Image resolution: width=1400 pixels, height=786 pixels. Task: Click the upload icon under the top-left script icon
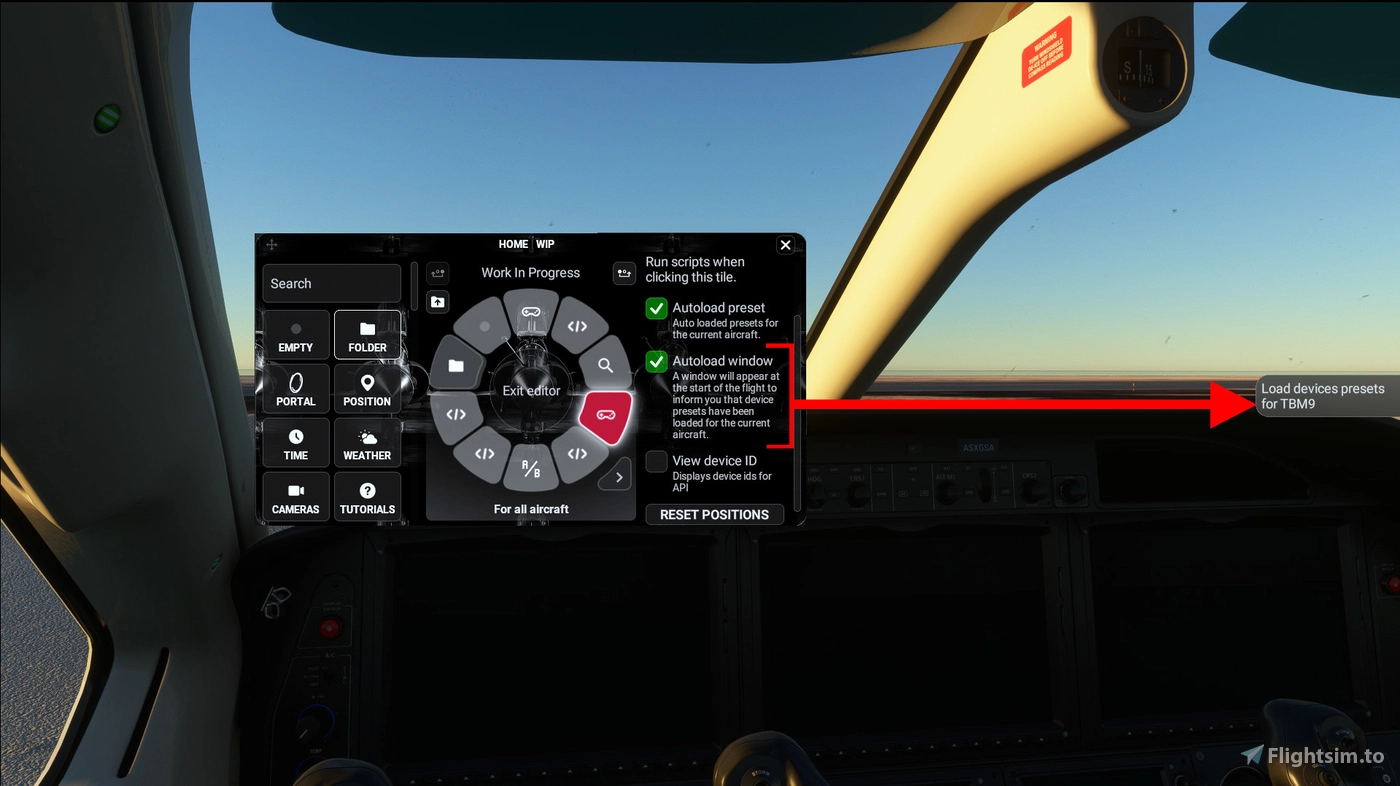[x=437, y=302]
